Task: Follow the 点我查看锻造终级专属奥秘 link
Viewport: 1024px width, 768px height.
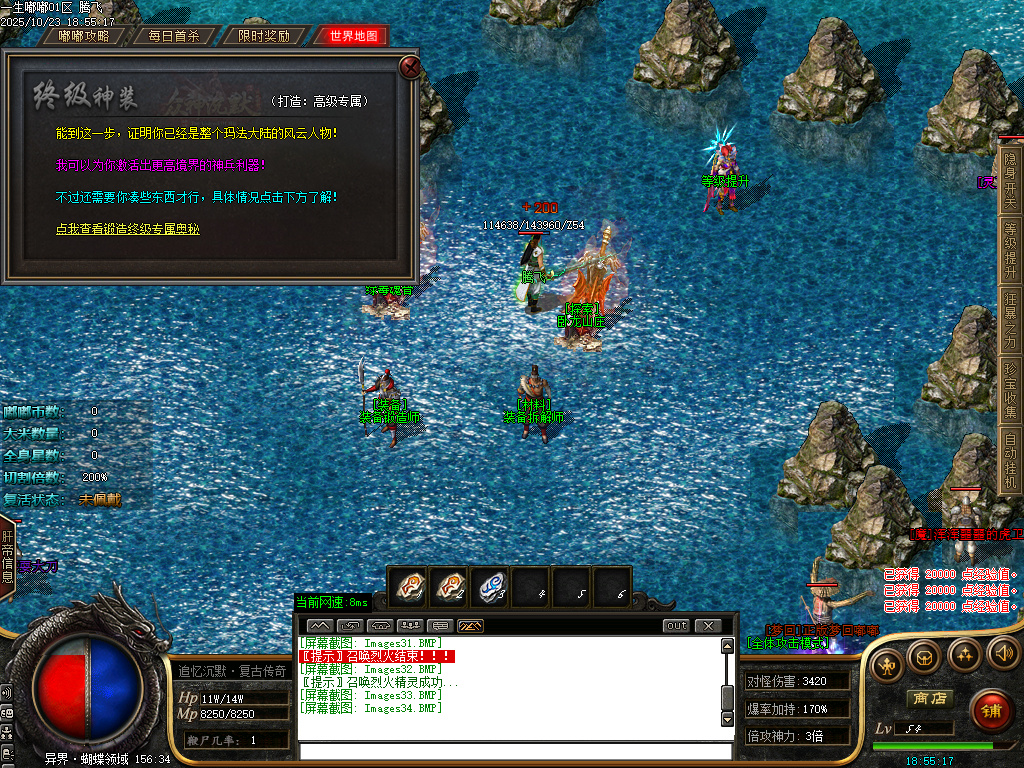Action: [128, 229]
